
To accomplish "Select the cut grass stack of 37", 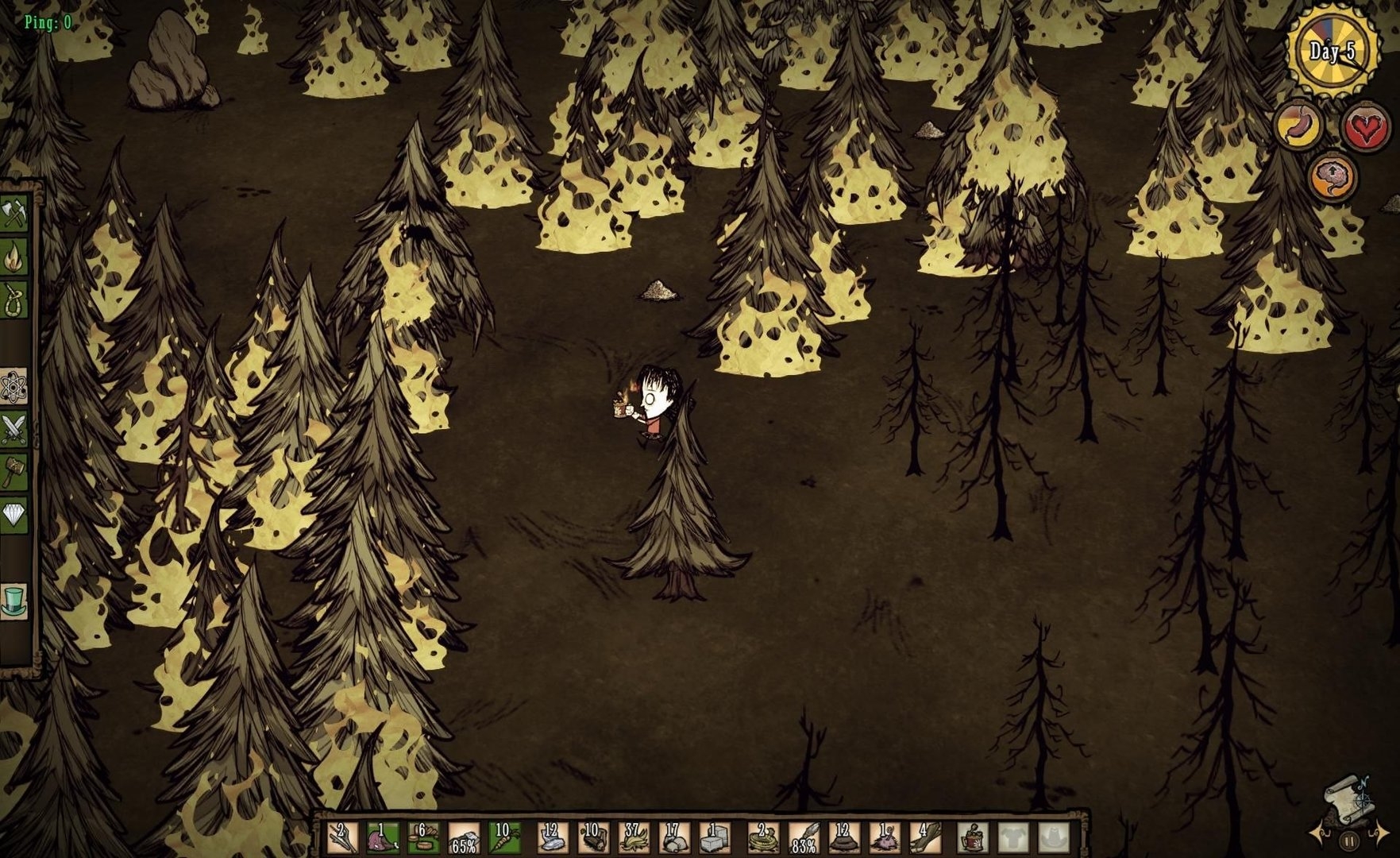I will (x=634, y=838).
